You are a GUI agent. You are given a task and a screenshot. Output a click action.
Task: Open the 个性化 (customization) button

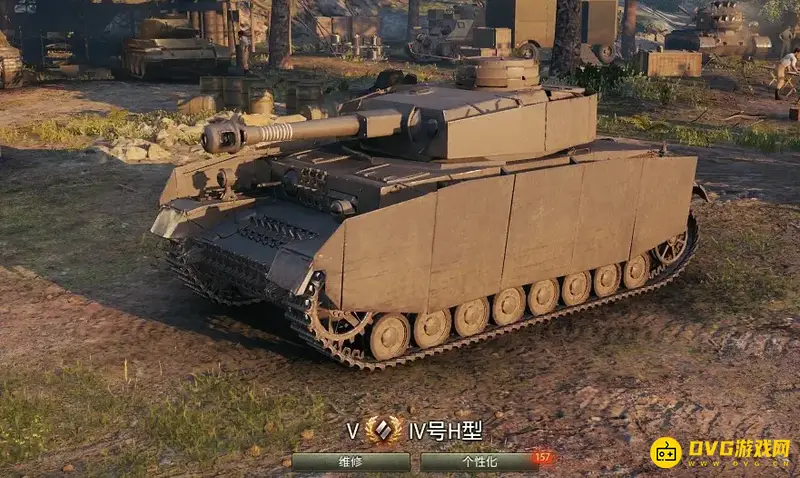click(480, 462)
